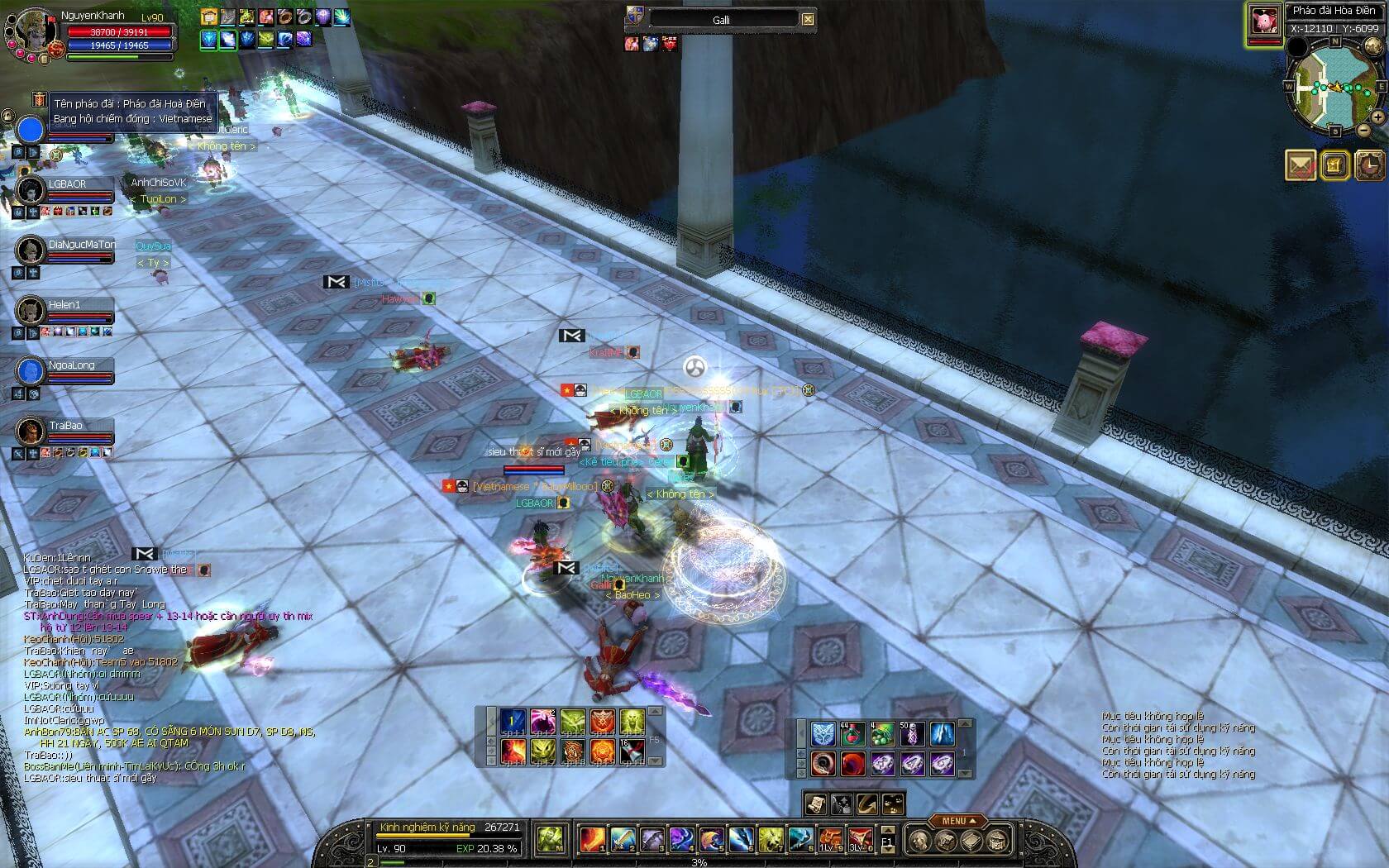Use the red potion with count 44
Screen dimensions: 1389x868
click(852, 733)
